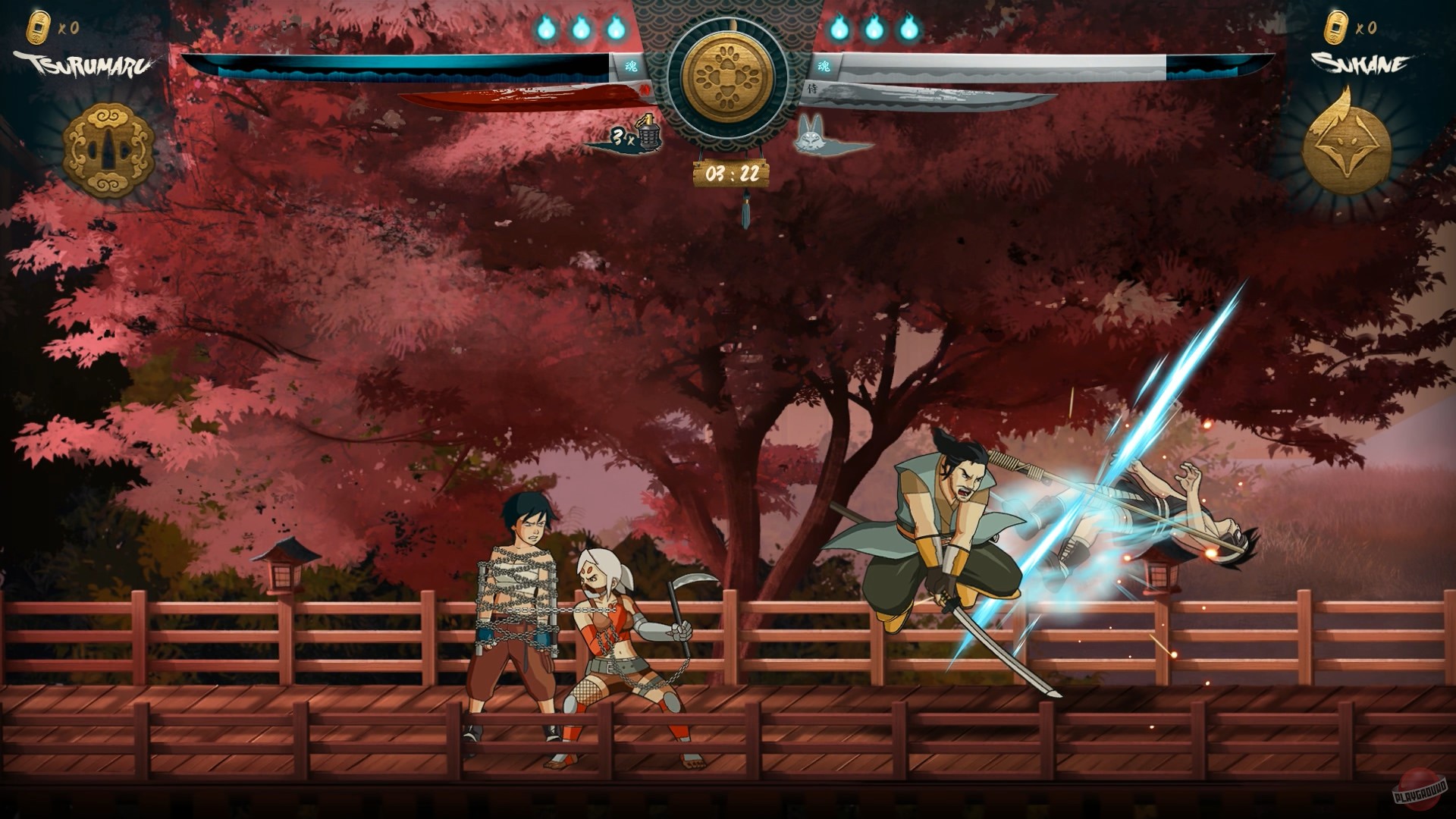
Task: Click the fox spirit companion icon
Action: pyautogui.click(x=810, y=137)
